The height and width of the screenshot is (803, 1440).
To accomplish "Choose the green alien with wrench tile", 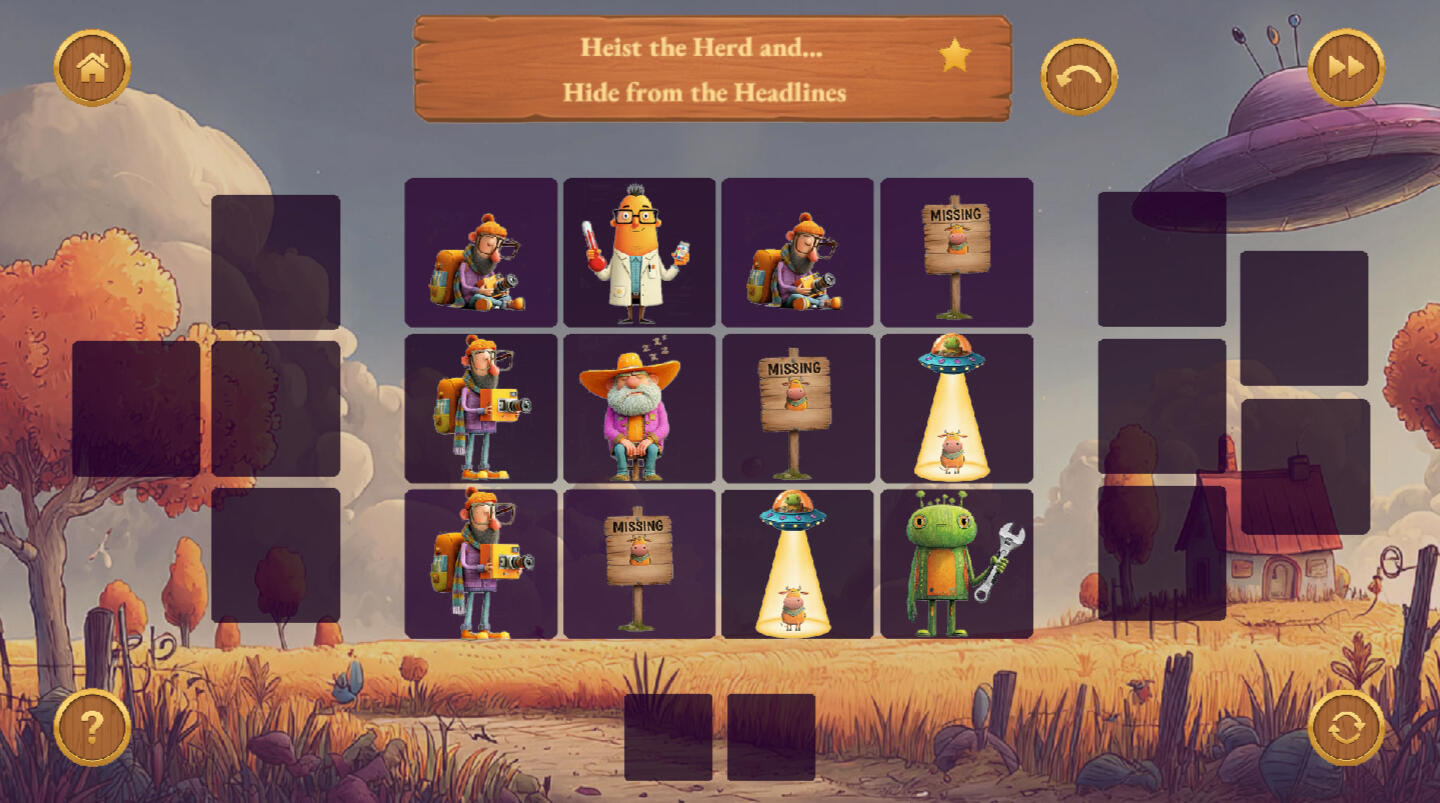I will [956, 564].
